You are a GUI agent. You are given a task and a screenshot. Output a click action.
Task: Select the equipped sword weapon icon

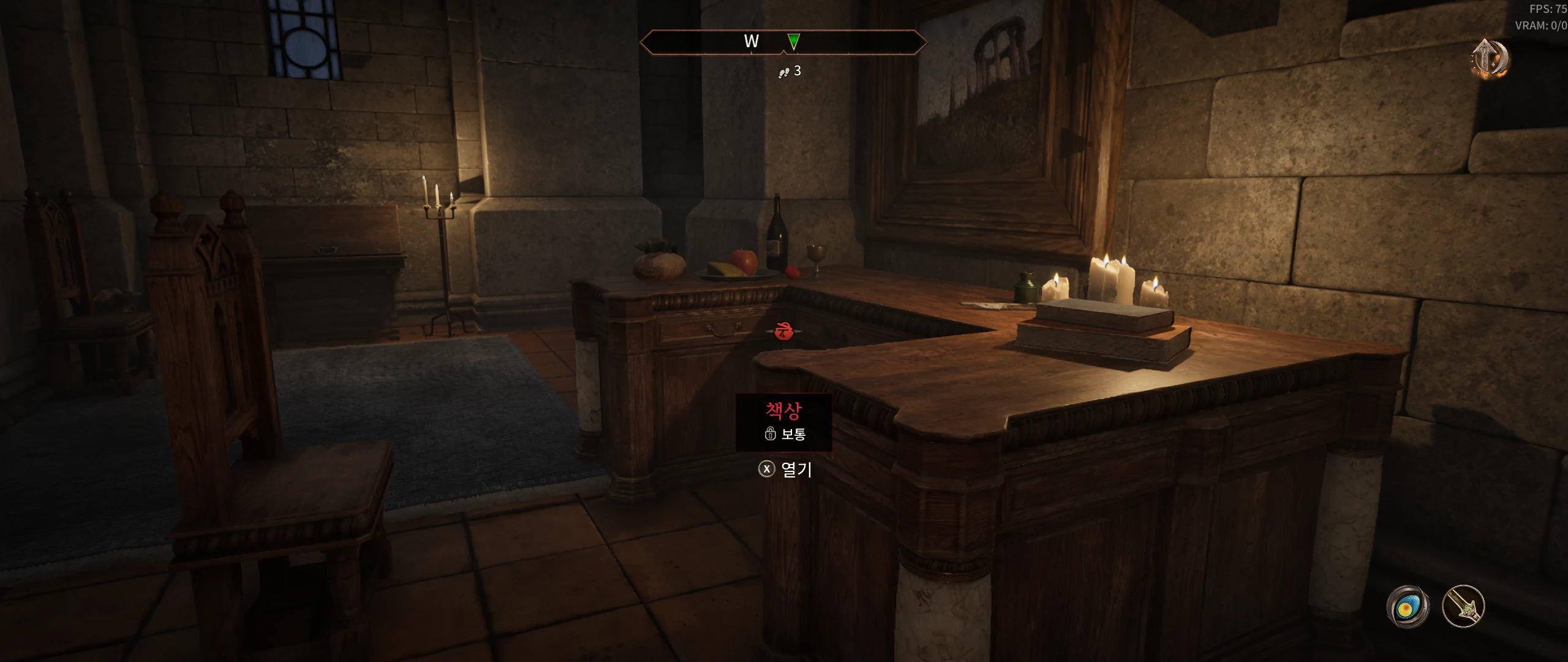(1463, 607)
